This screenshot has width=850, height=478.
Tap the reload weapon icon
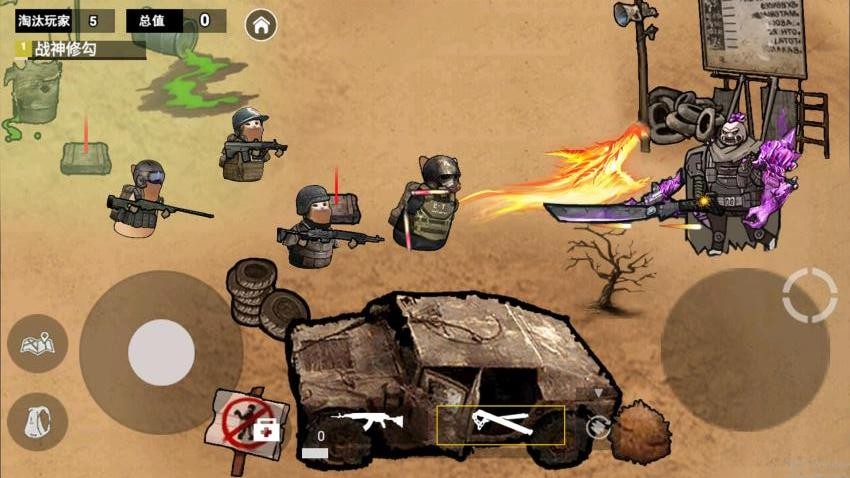tap(598, 428)
